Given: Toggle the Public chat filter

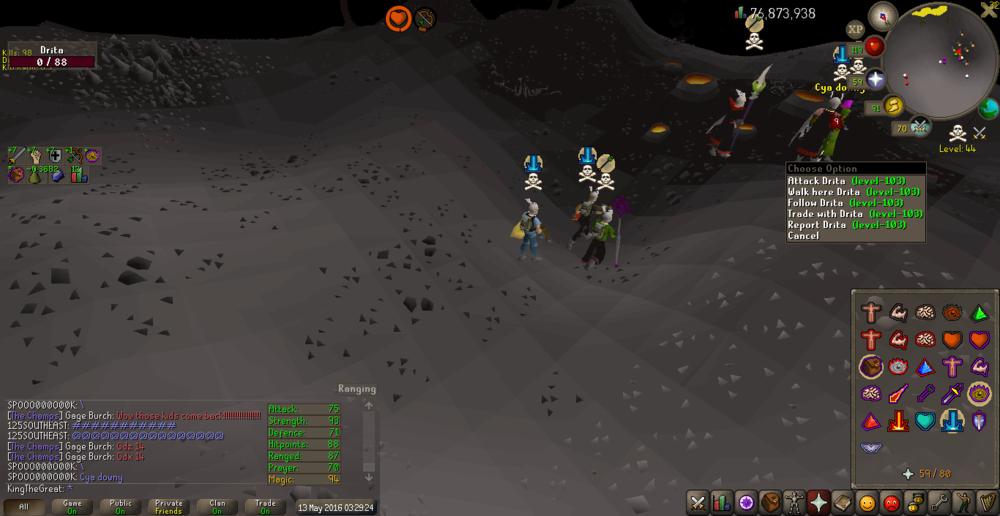Looking at the screenshot, I should (121, 507).
